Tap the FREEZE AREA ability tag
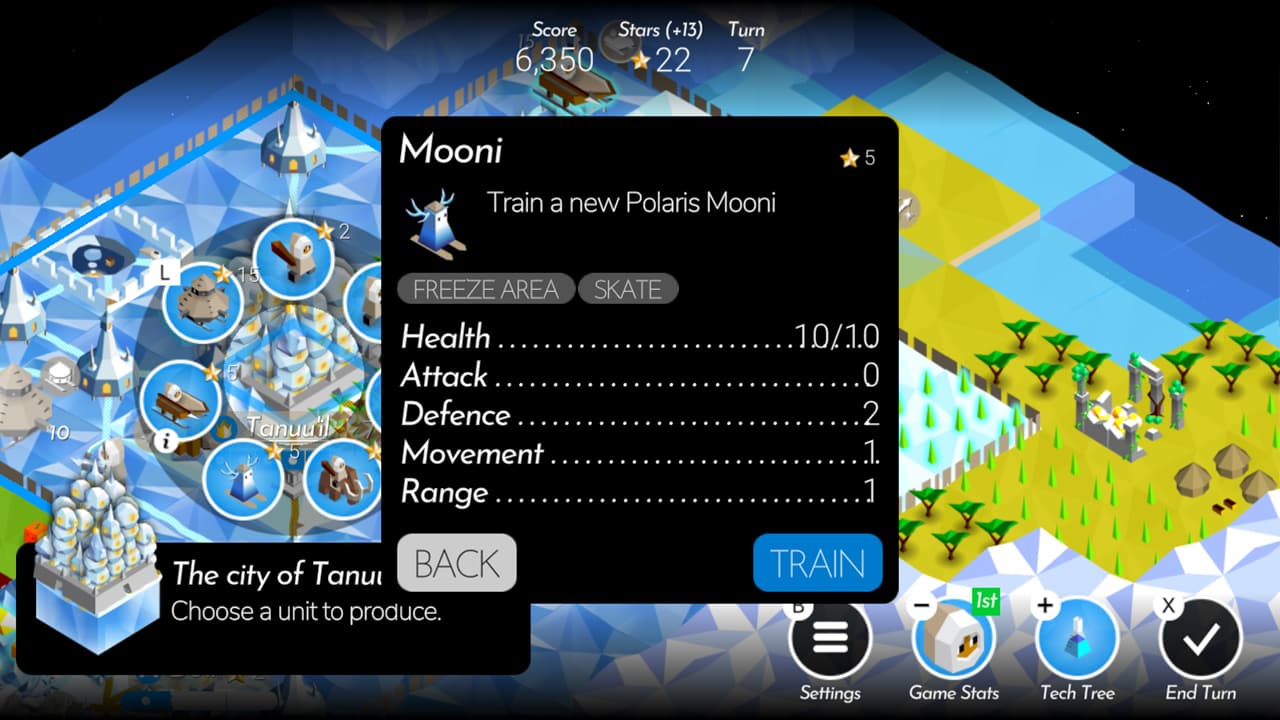Viewport: 1280px width, 720px height. pos(486,289)
